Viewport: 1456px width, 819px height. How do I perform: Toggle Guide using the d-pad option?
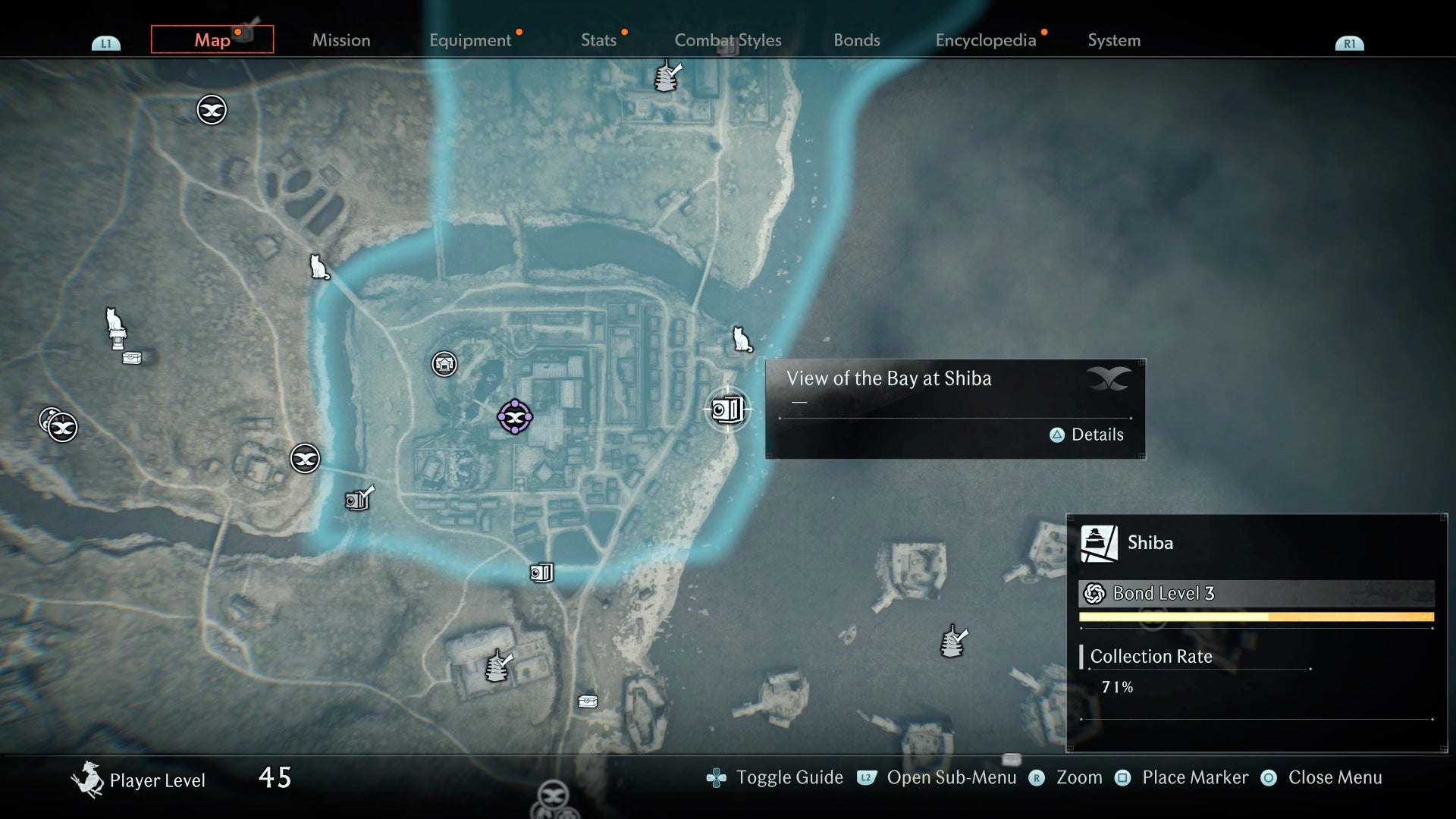pos(790,777)
